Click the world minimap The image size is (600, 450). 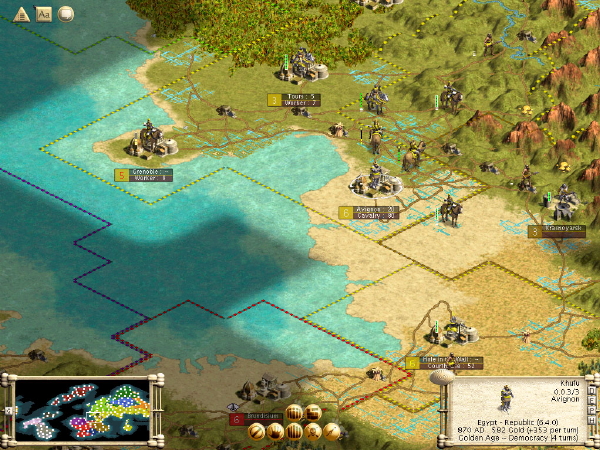84,410
